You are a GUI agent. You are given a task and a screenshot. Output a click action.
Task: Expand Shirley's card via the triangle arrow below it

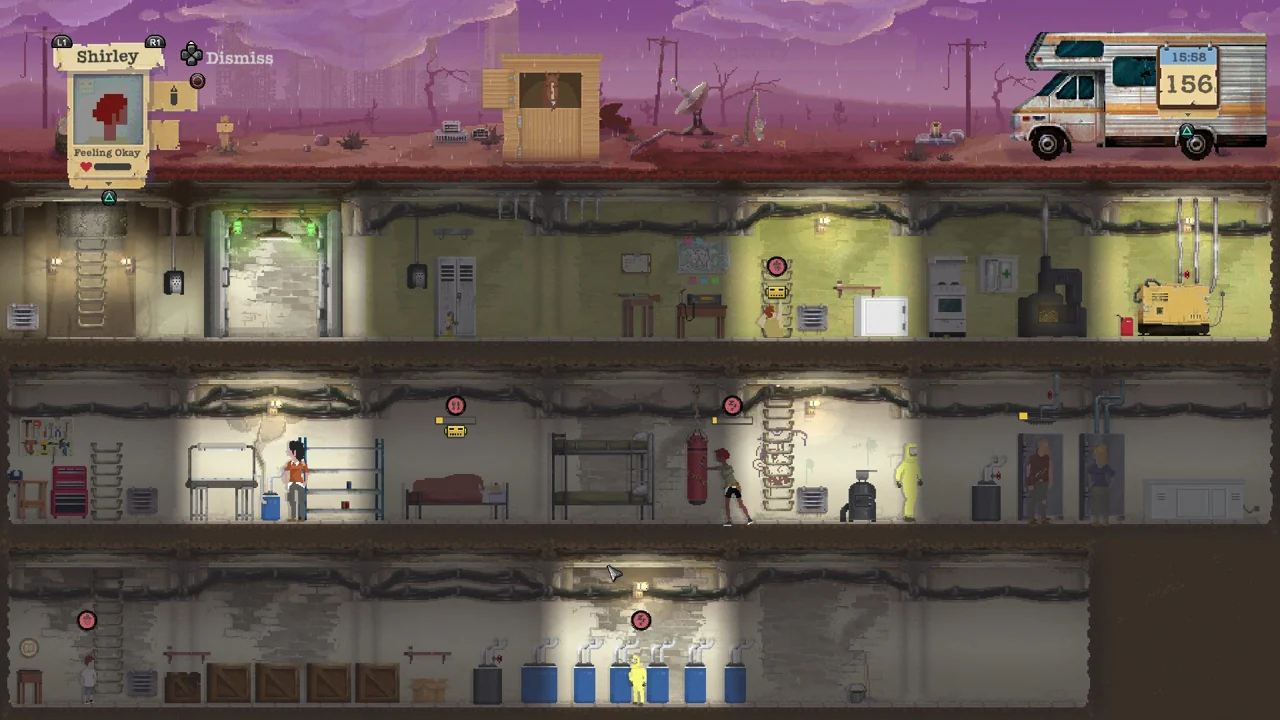[x=108, y=198]
